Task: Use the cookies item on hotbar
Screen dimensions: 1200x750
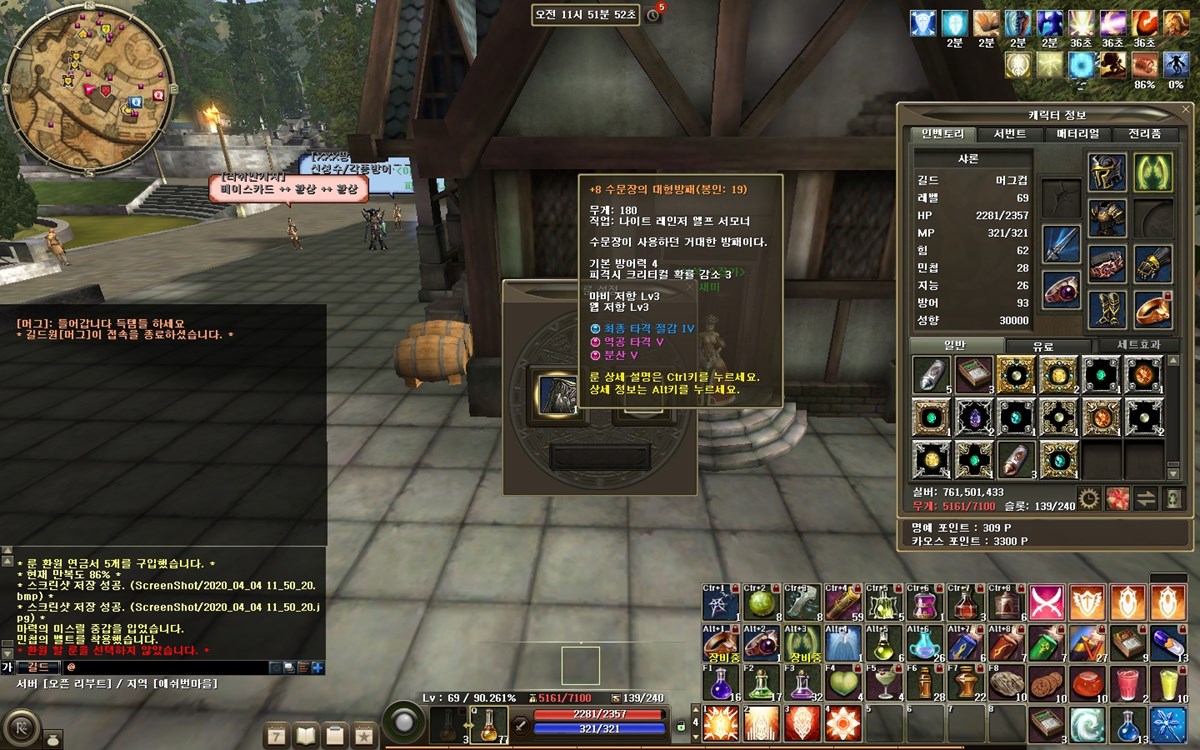Action: click(x=1045, y=683)
